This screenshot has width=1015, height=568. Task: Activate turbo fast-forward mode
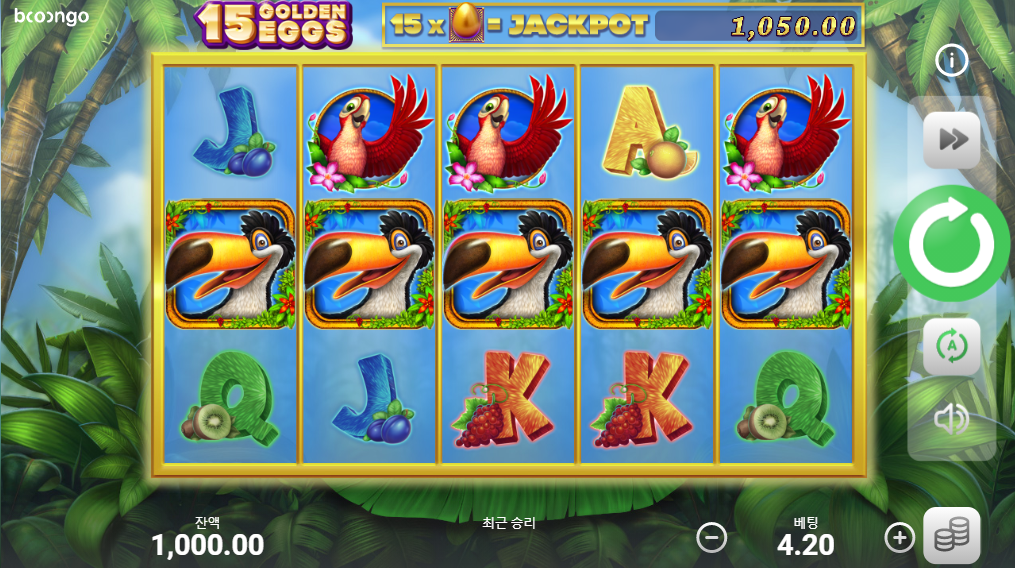(x=951, y=140)
